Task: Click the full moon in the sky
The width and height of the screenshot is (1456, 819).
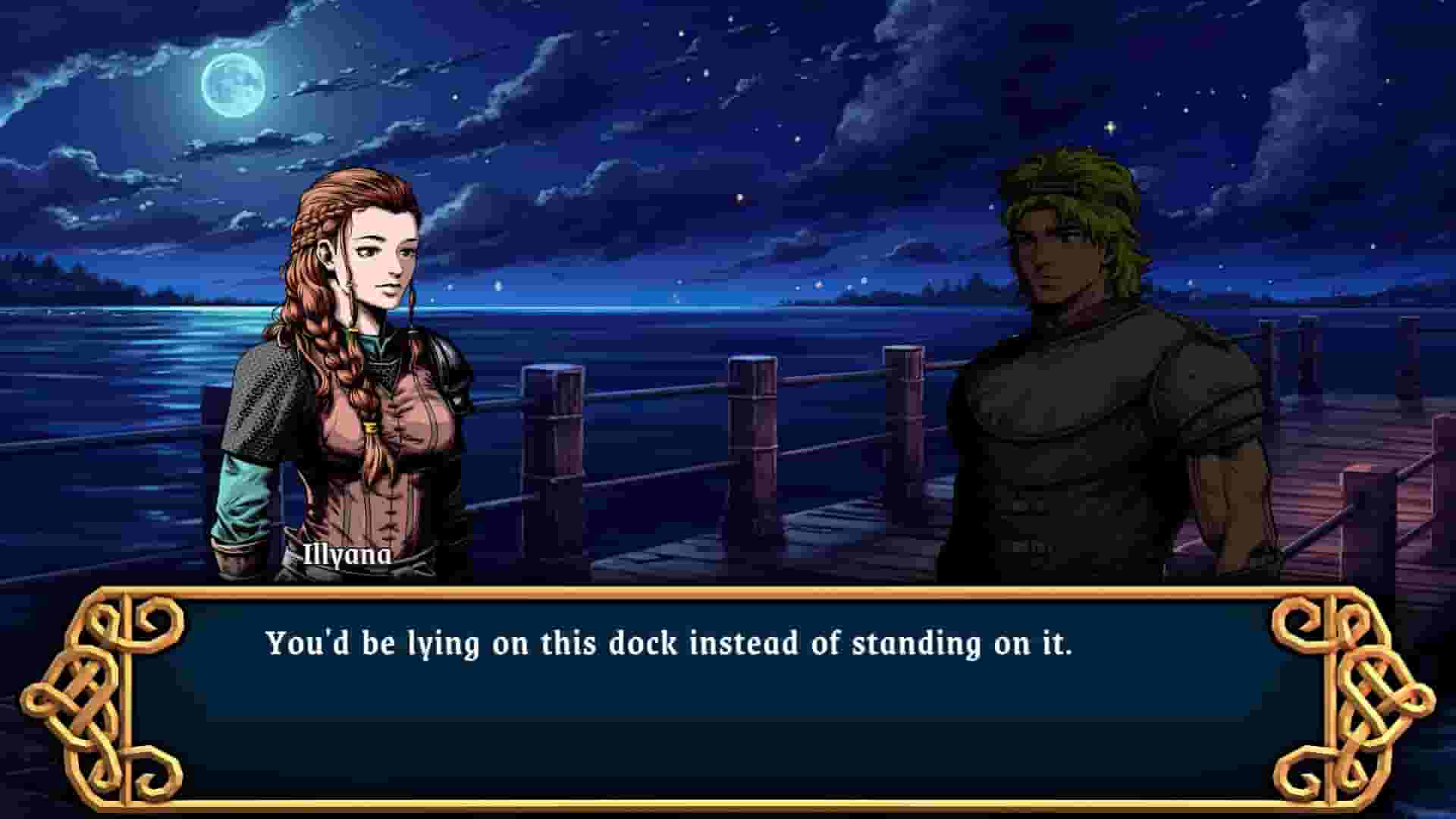Action: click(235, 87)
